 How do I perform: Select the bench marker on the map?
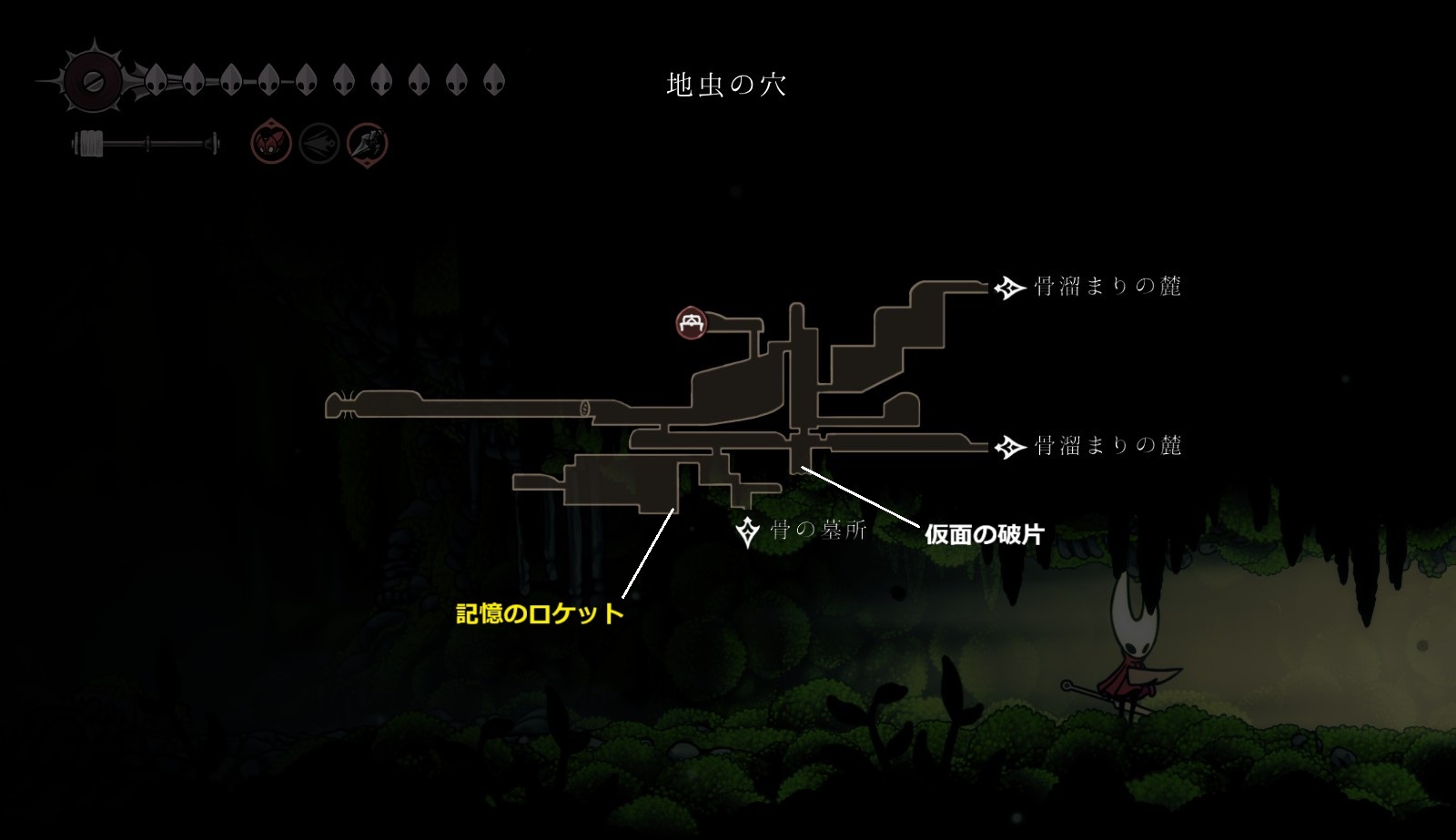[692, 323]
